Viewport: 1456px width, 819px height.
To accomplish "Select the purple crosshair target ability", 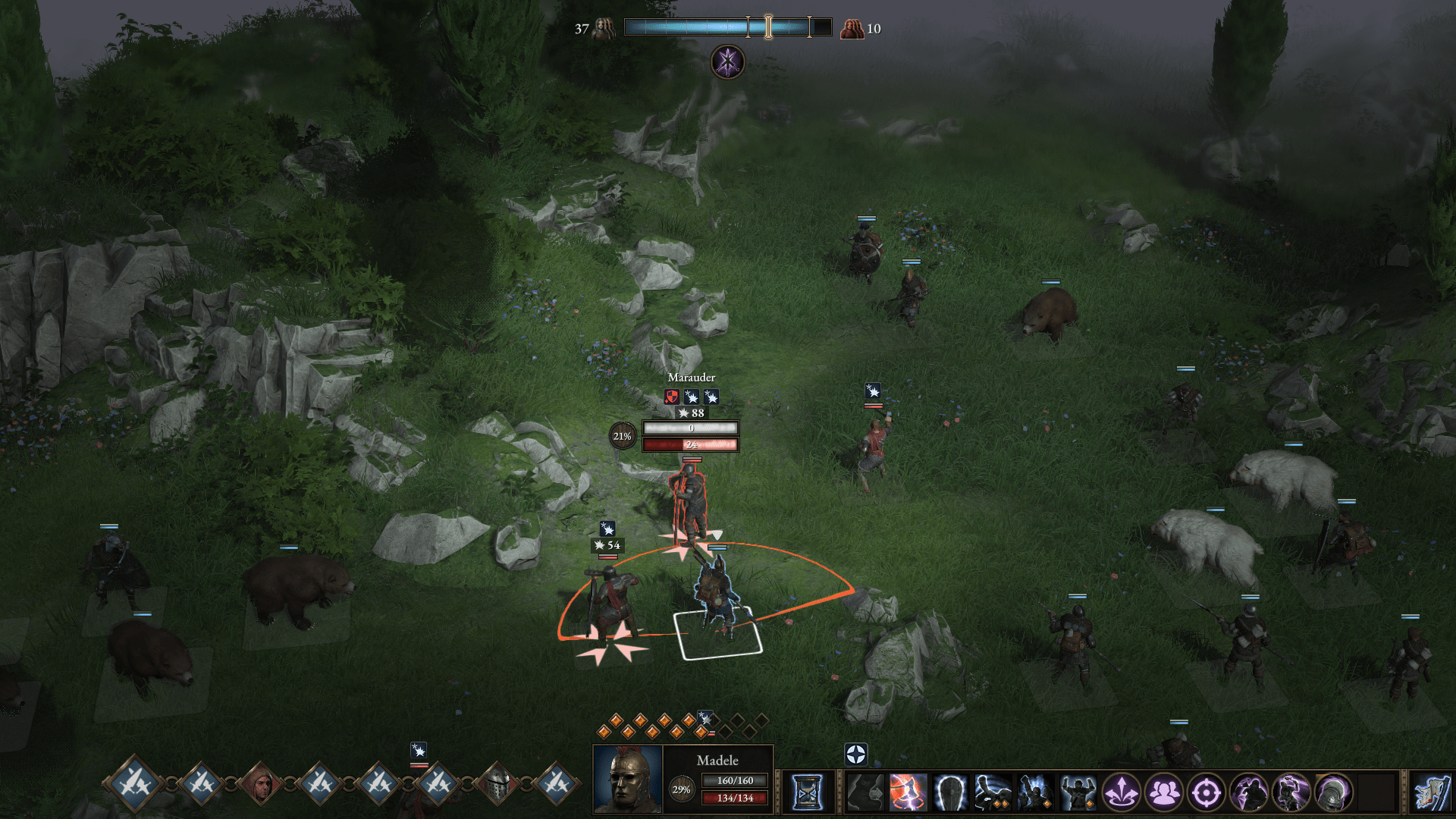I will tap(1206, 792).
